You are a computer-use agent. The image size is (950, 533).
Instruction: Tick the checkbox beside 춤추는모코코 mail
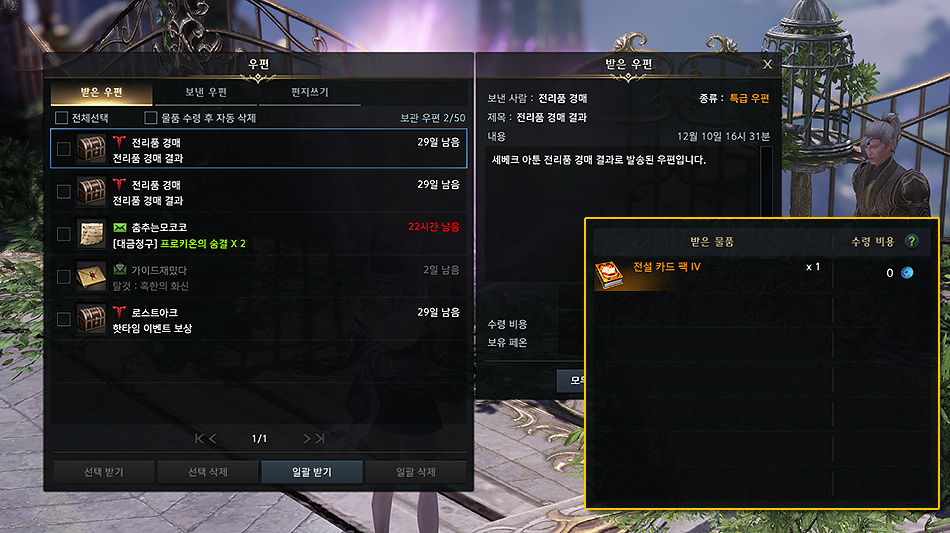click(64, 234)
